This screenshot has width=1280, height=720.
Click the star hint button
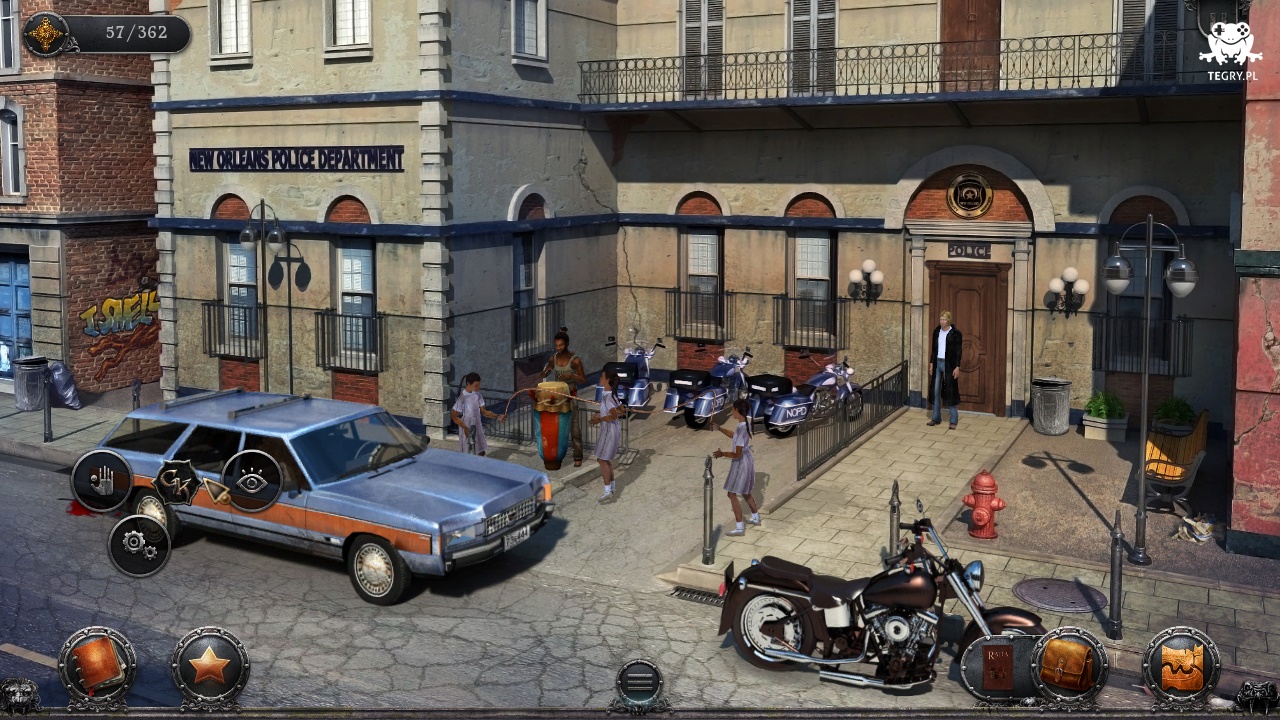click(x=210, y=665)
